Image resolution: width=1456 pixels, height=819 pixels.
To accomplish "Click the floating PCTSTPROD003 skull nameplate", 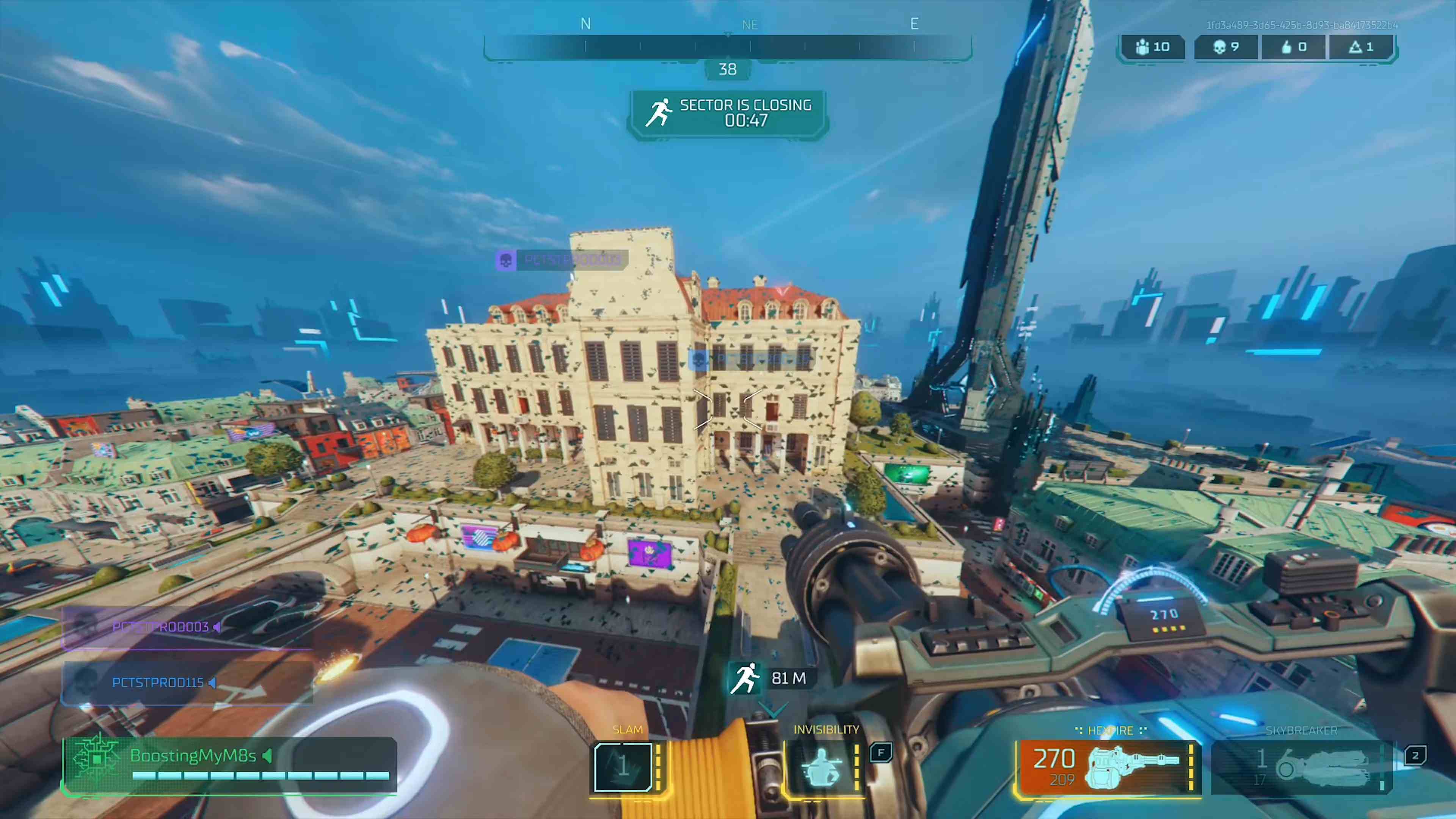I will click(x=562, y=260).
